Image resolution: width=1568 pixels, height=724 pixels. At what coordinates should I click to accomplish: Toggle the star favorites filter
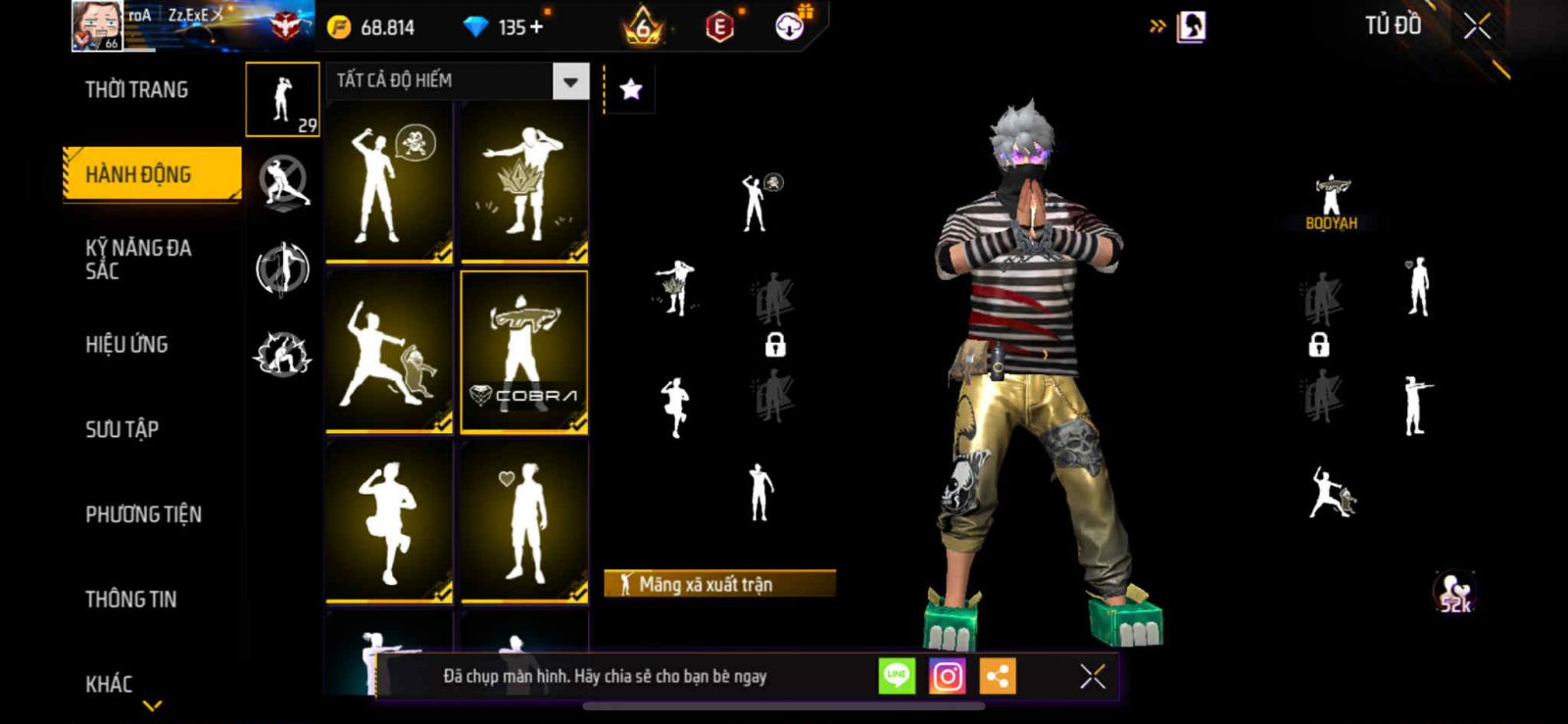631,90
